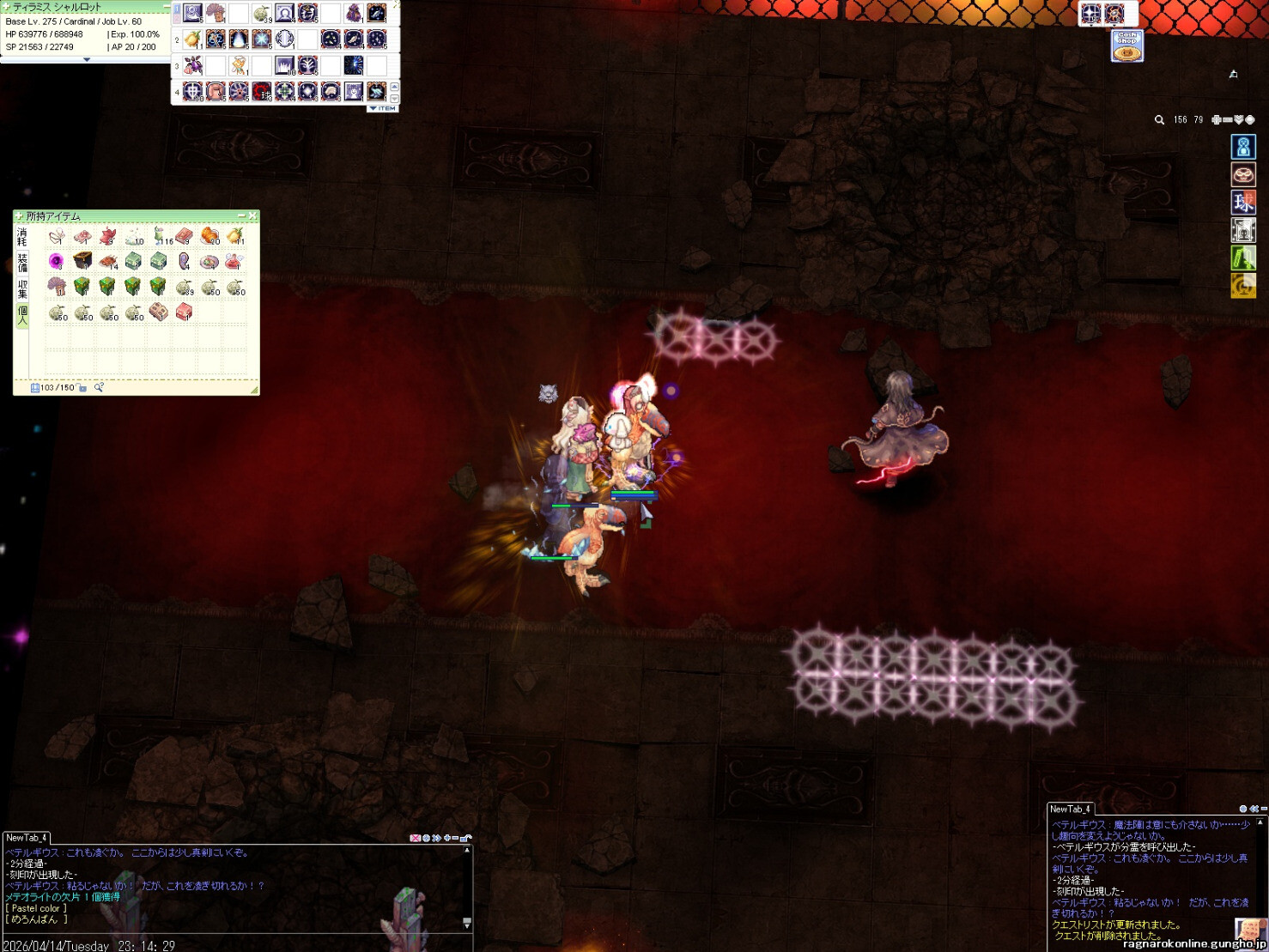Switch to the 消耗 consumables tab
The width and height of the screenshot is (1269, 952).
point(22,236)
